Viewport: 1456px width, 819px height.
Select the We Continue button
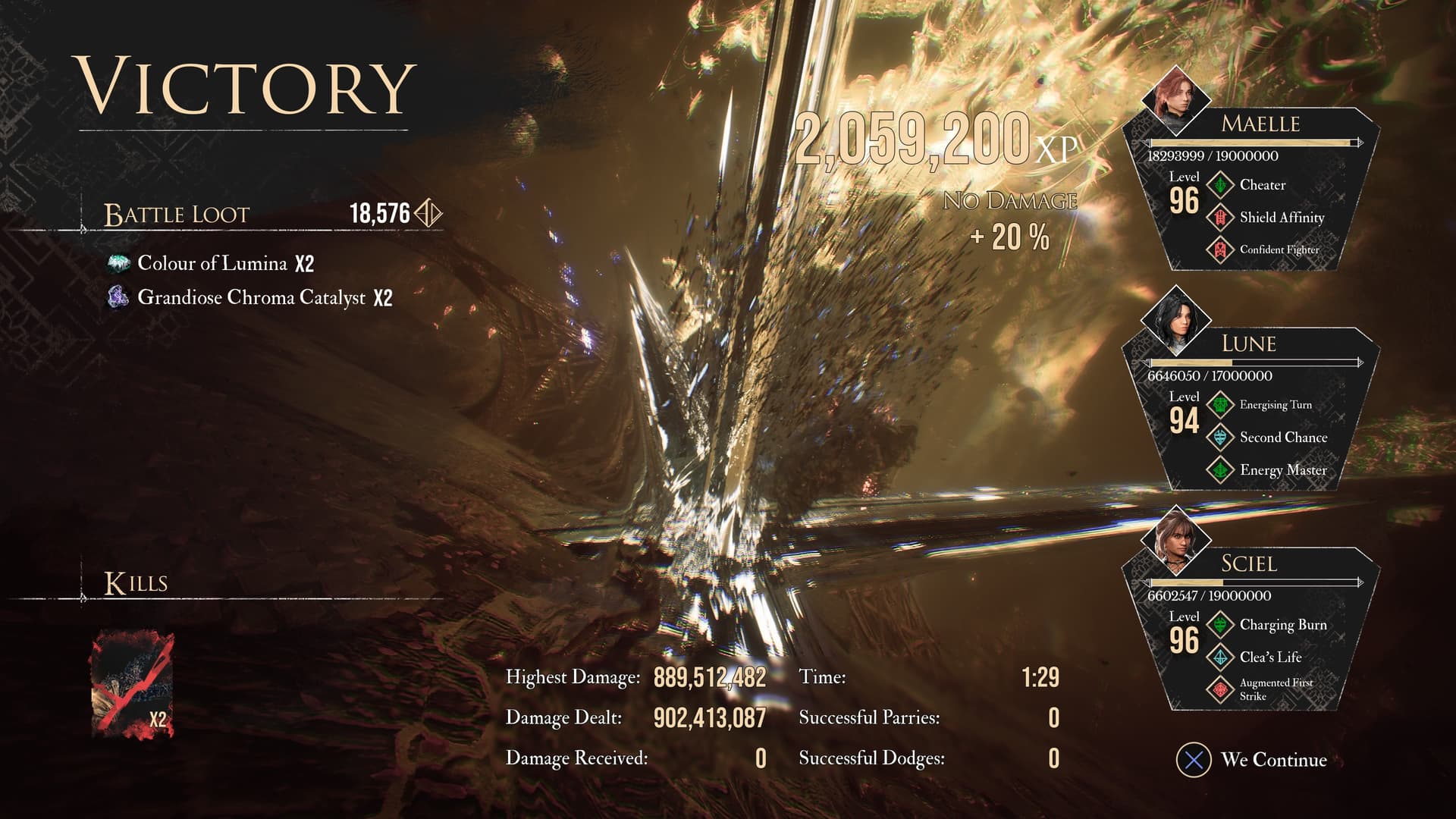(x=1252, y=760)
